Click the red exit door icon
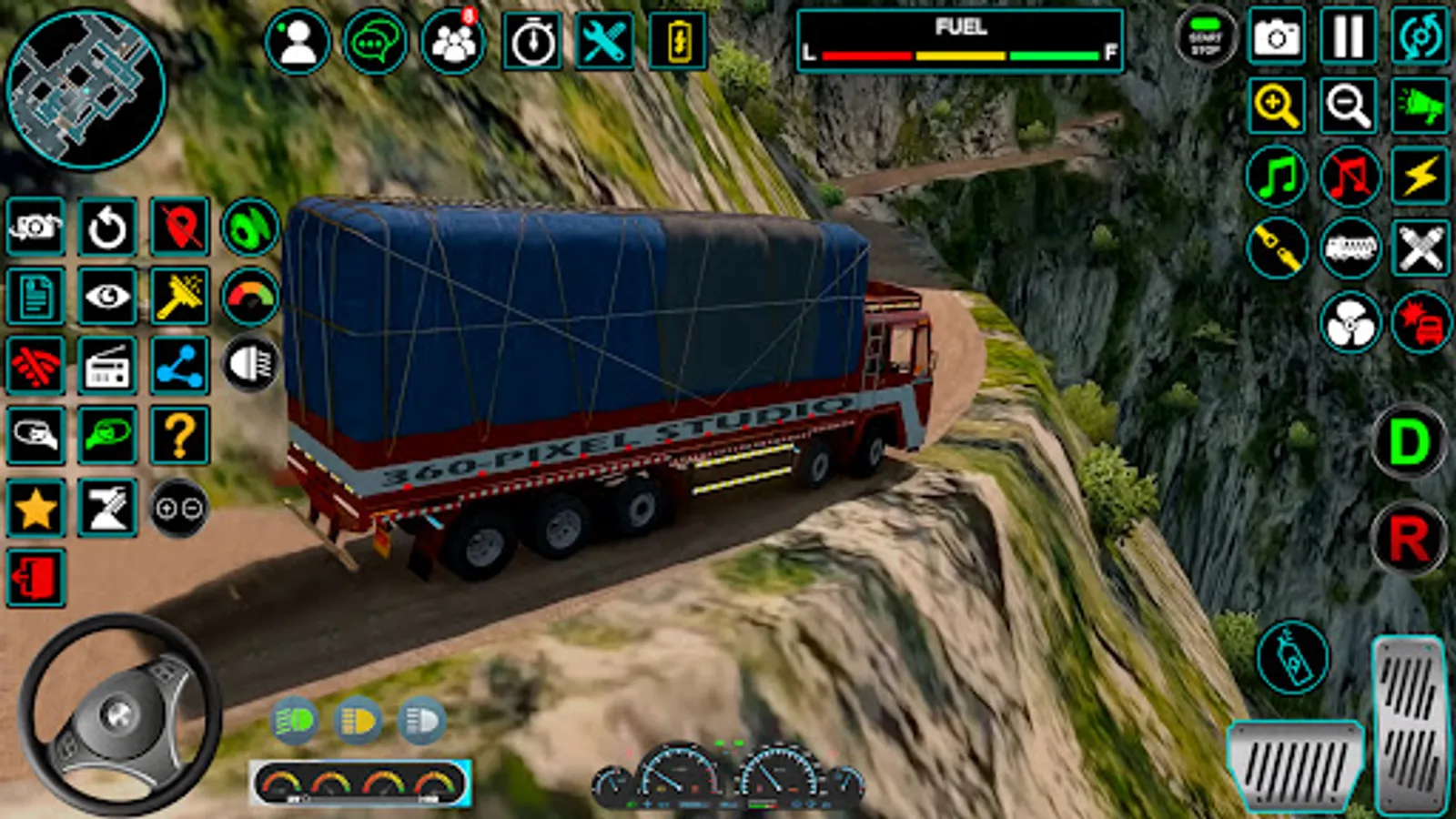This screenshot has width=1456, height=819. point(35,578)
